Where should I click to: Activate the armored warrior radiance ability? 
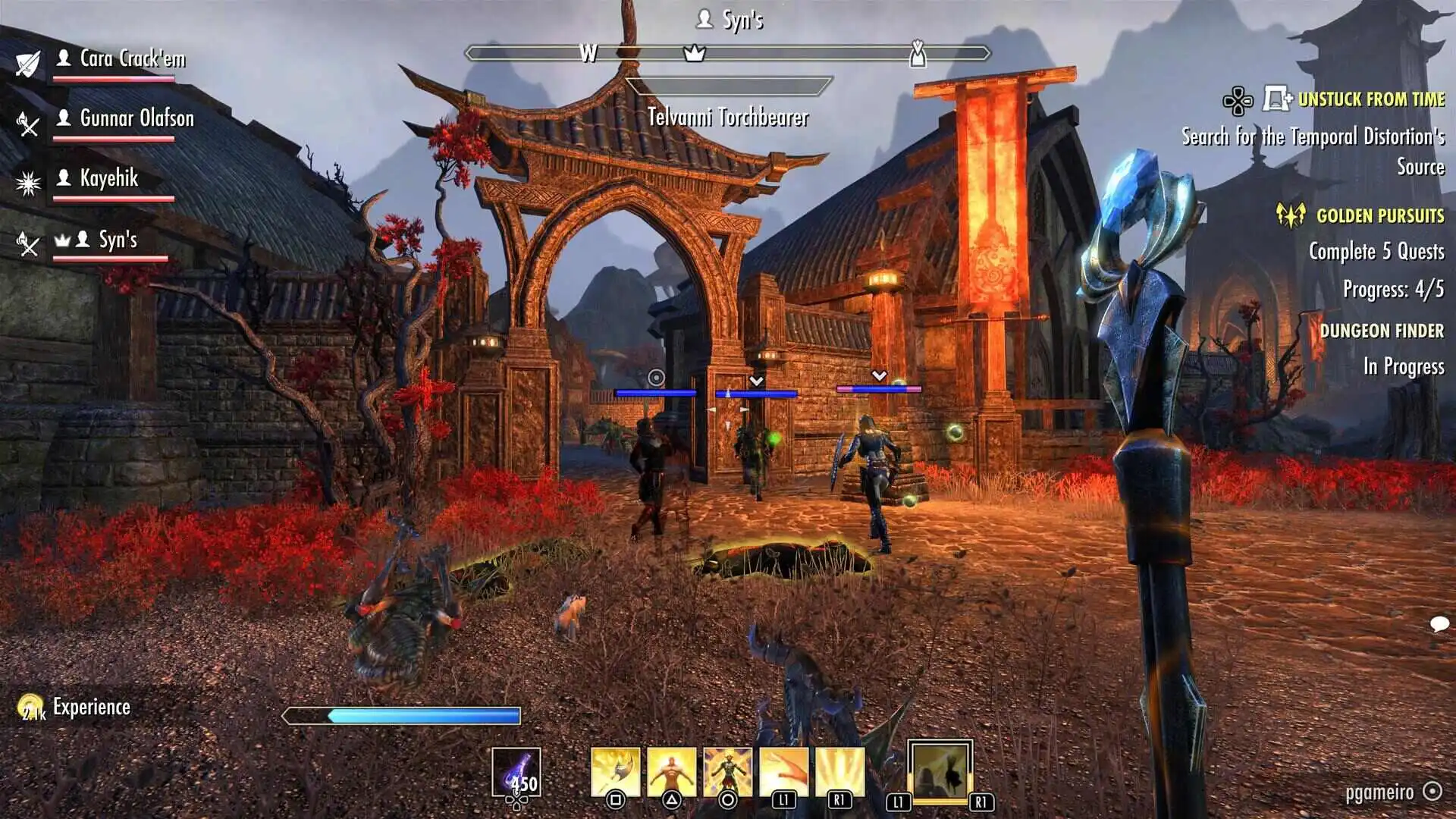pyautogui.click(x=727, y=772)
